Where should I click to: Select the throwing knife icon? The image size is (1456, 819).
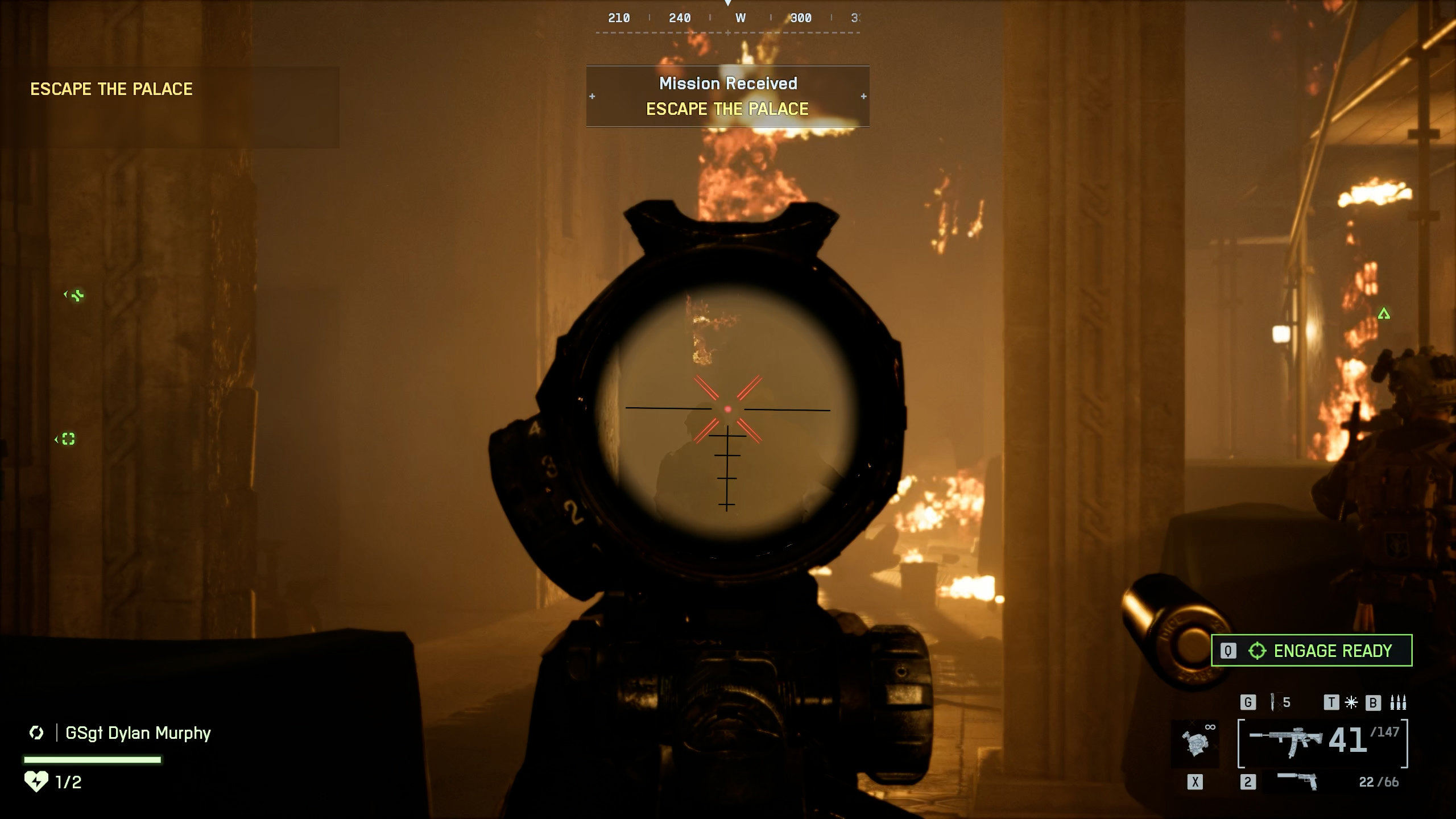[1273, 702]
